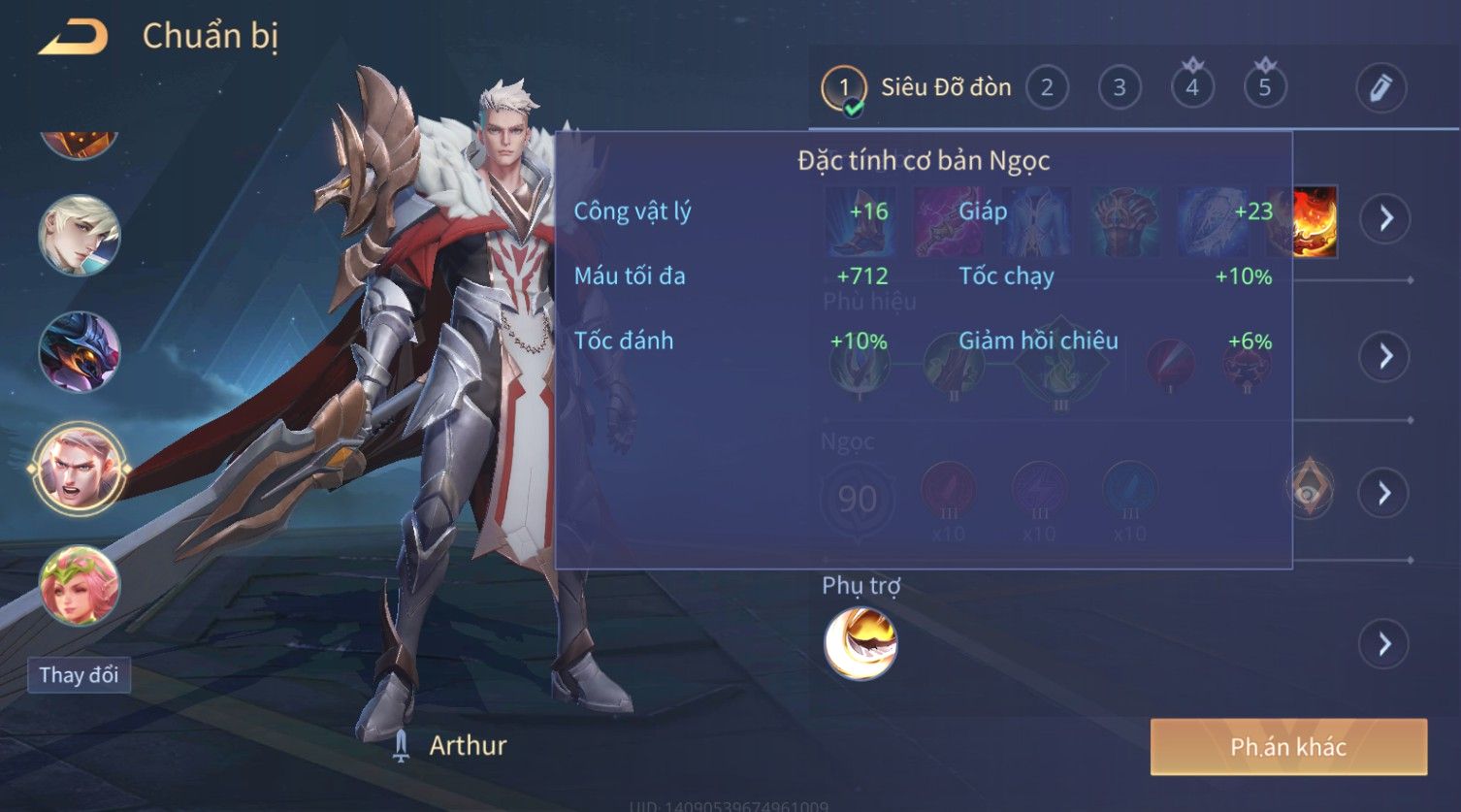Open the Phù hiệu section arrow

tap(1384, 356)
